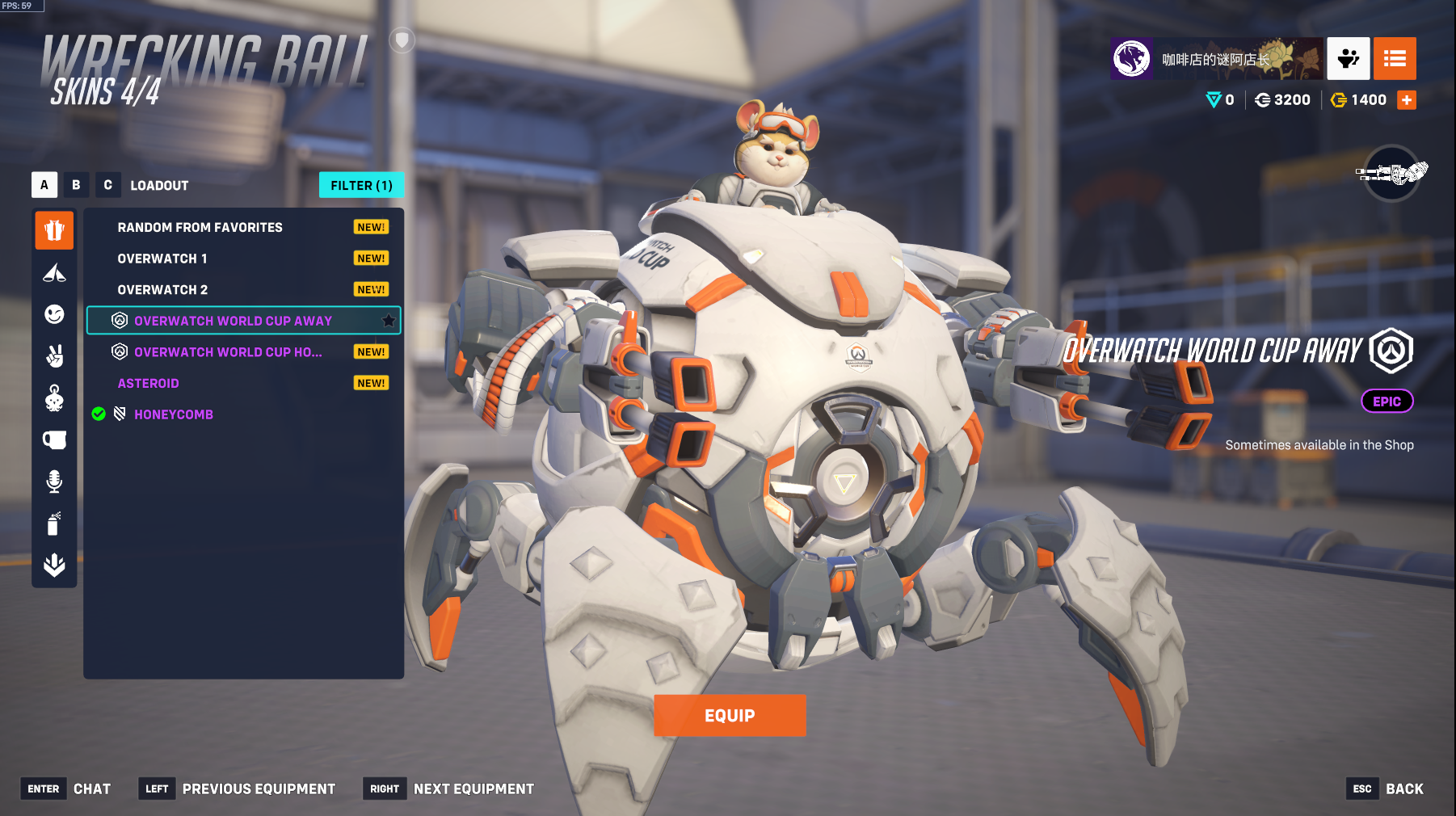Switch to loadout C
The height and width of the screenshot is (816, 1456).
(107, 185)
